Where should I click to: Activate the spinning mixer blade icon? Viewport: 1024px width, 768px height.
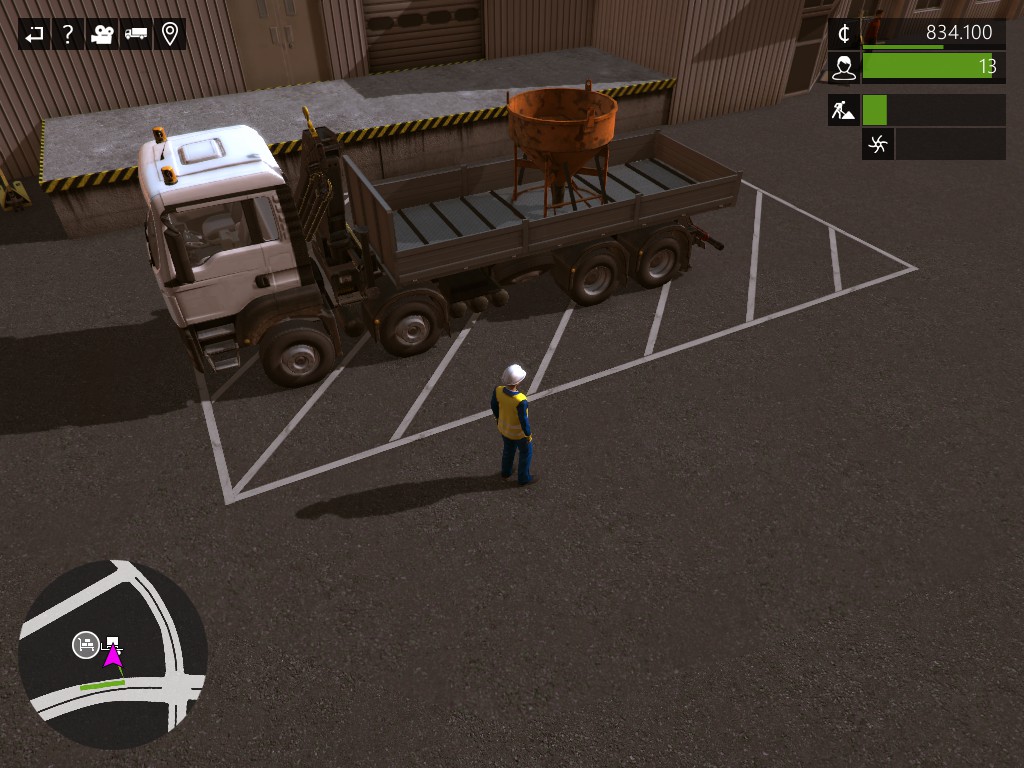coord(878,144)
